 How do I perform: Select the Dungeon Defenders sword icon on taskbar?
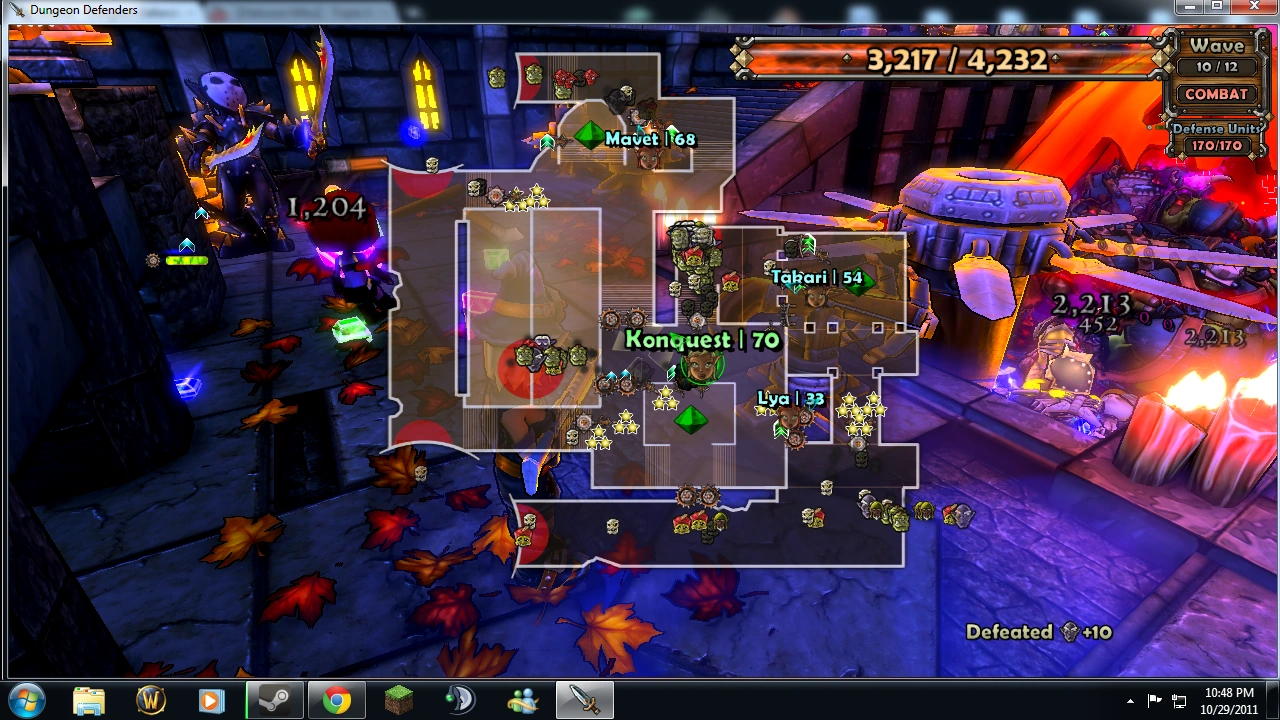(583, 700)
